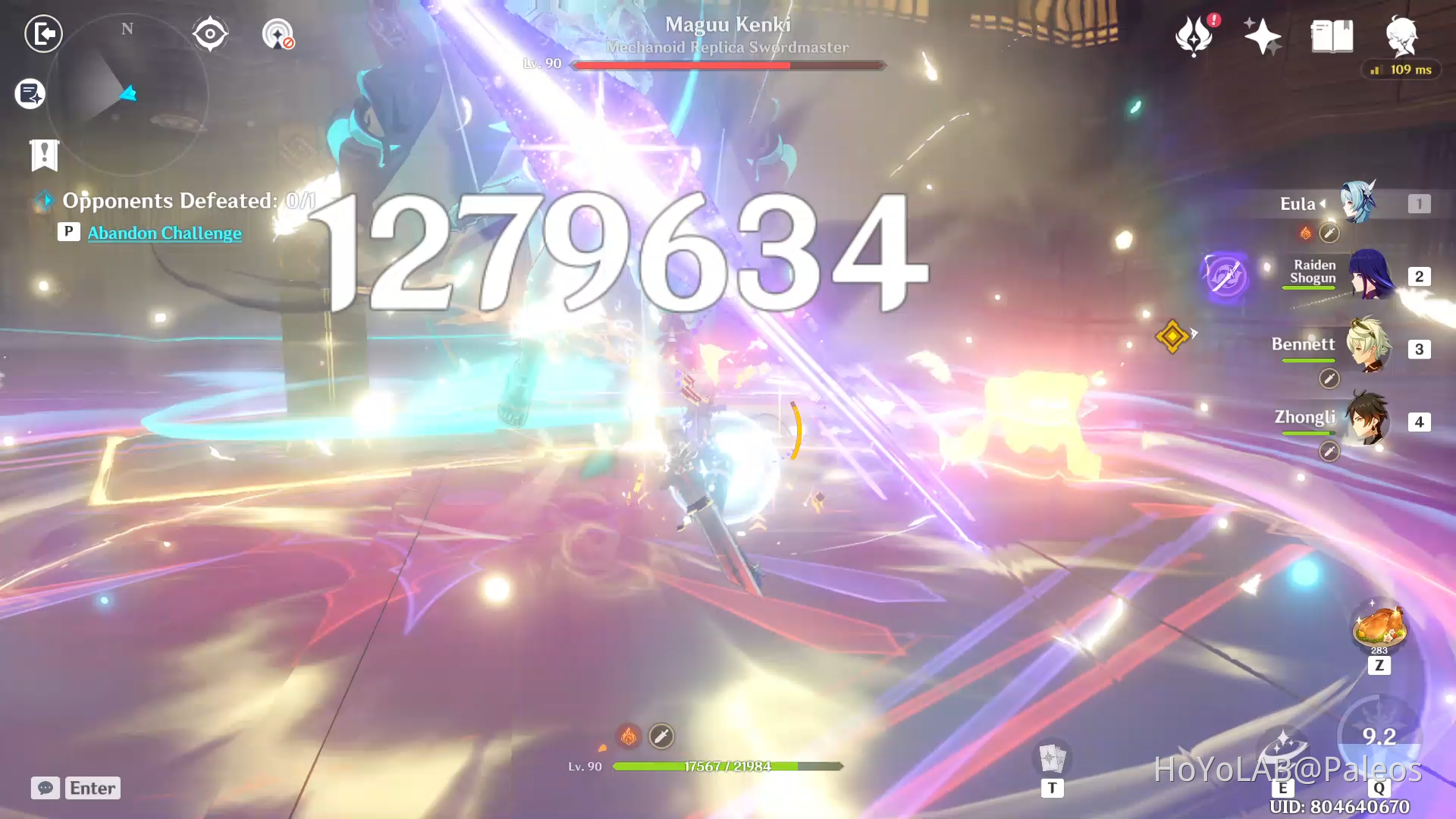Screen dimensions: 1456x819
Task: Click the quest navigation eye icon near minimap
Action: coord(209,33)
